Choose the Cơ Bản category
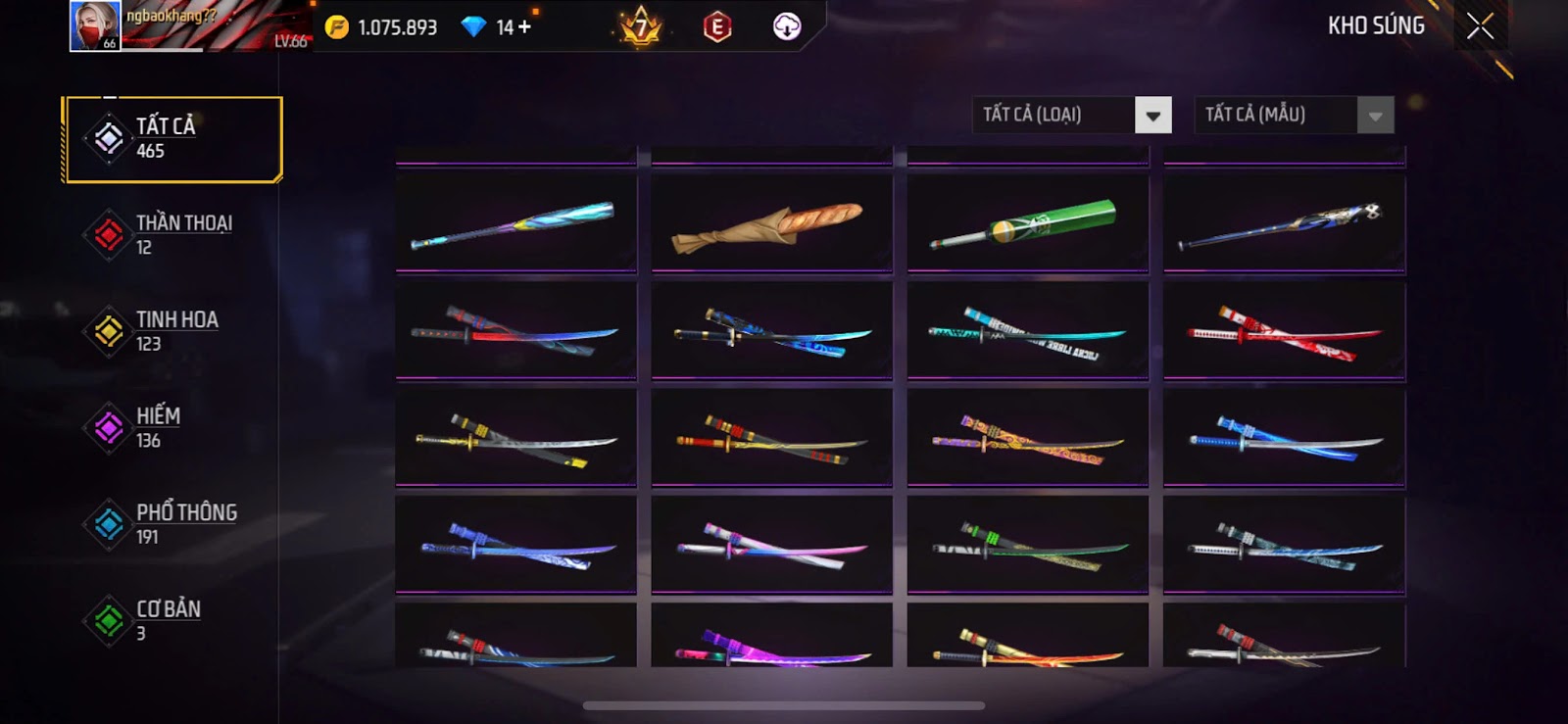The width and height of the screenshot is (1568, 724). click(172, 620)
